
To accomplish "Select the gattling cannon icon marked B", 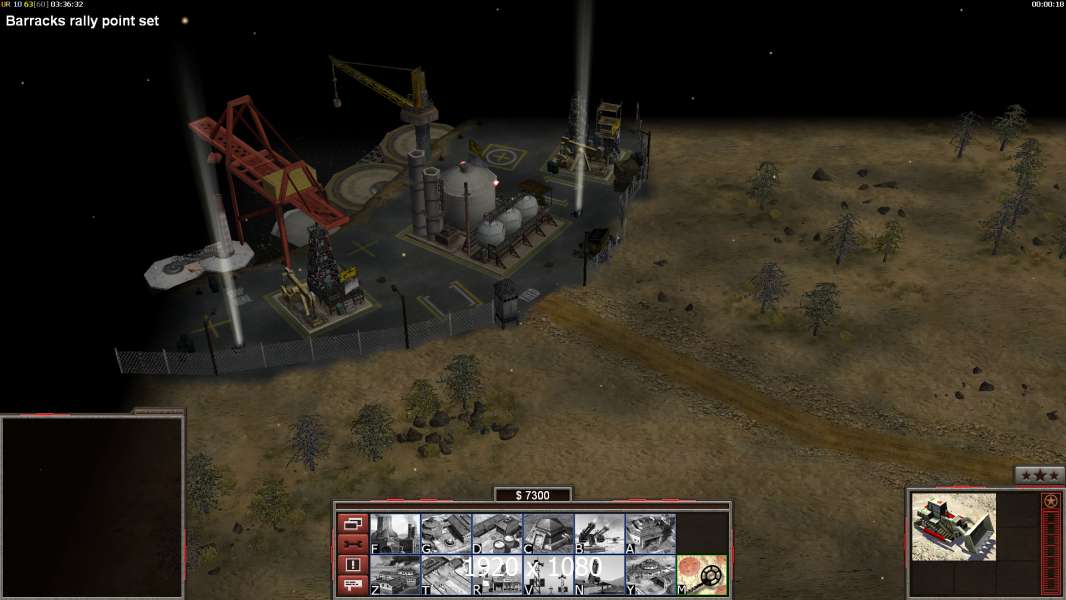I will [599, 534].
